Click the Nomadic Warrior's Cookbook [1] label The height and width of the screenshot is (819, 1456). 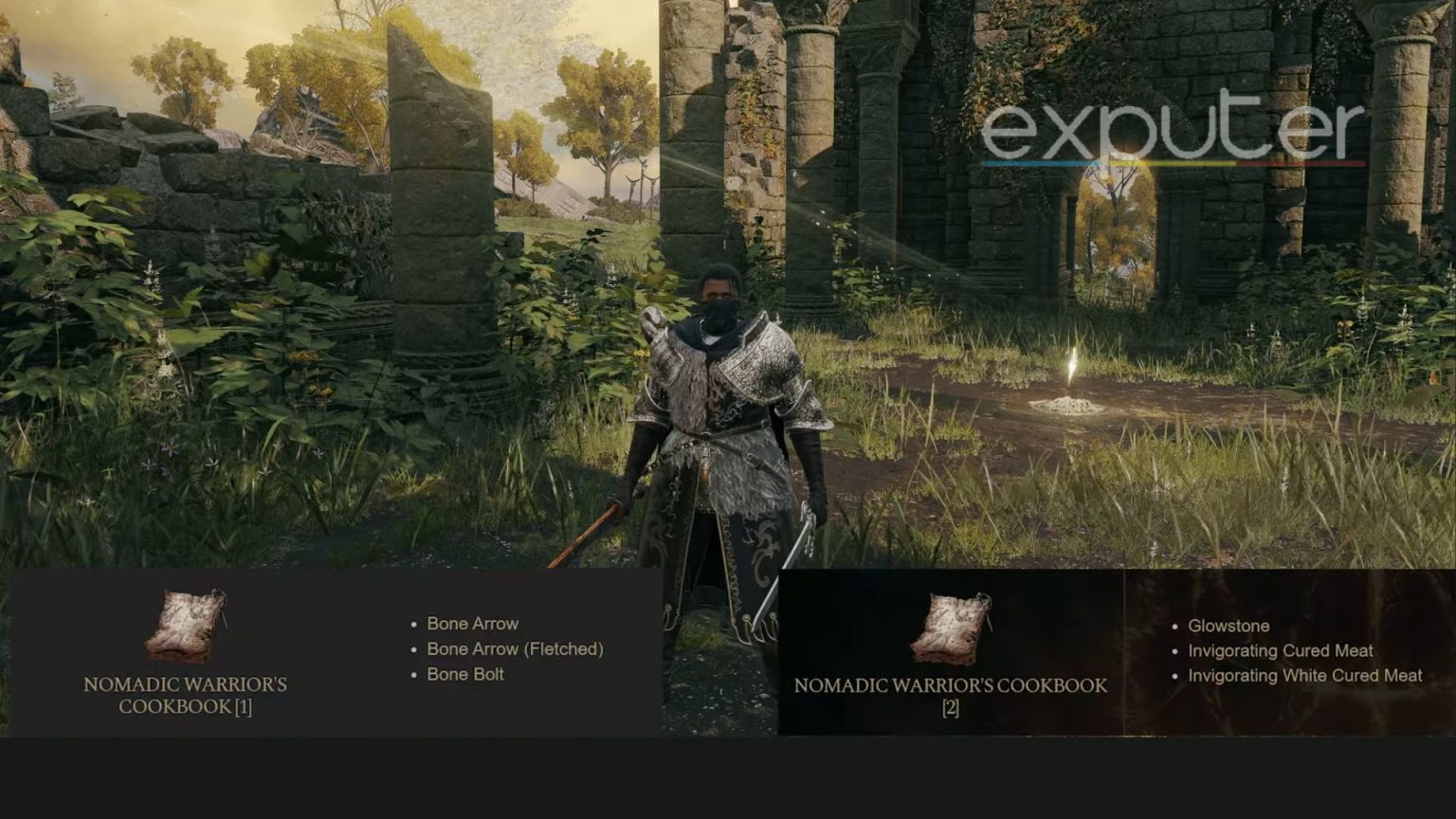pyautogui.click(x=187, y=695)
